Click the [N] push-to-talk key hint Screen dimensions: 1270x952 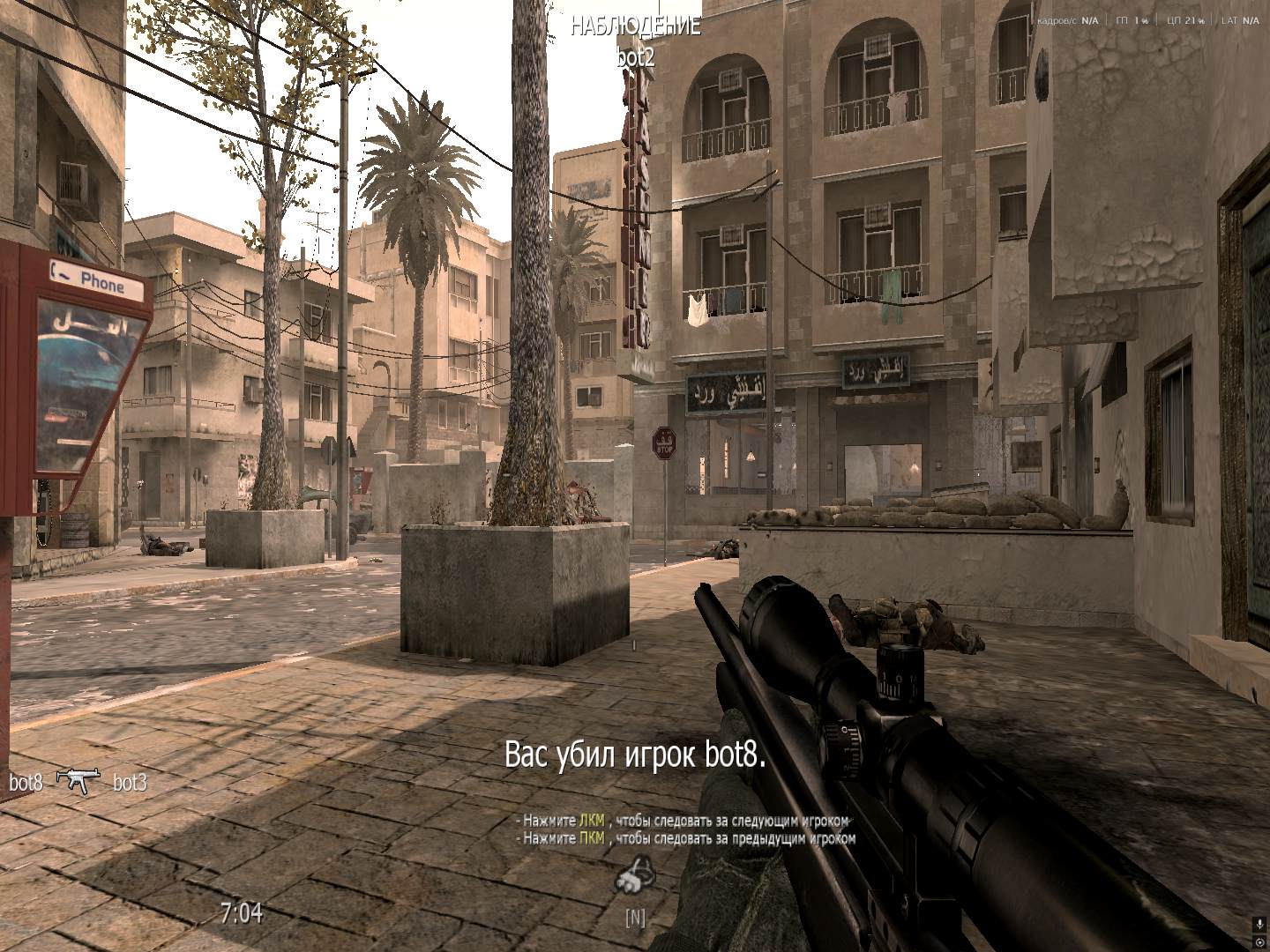click(x=636, y=919)
